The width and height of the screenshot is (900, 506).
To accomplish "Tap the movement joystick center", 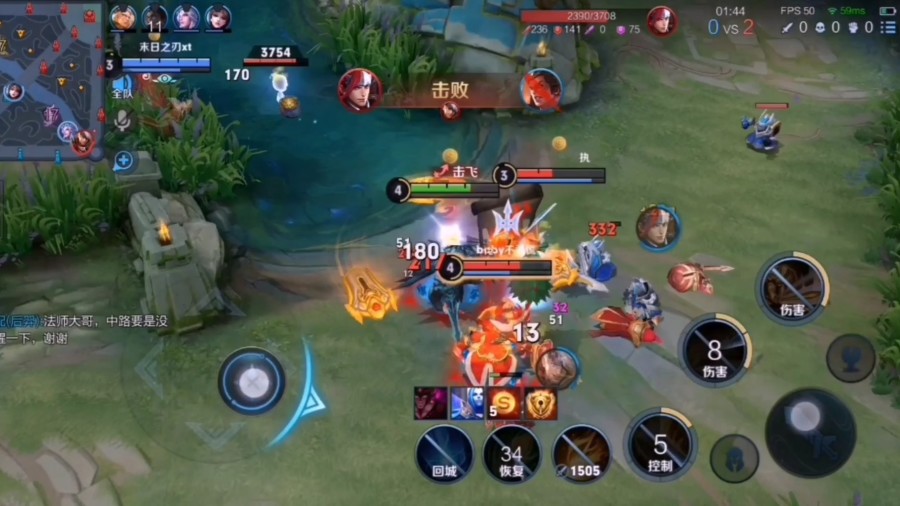I will (252, 381).
